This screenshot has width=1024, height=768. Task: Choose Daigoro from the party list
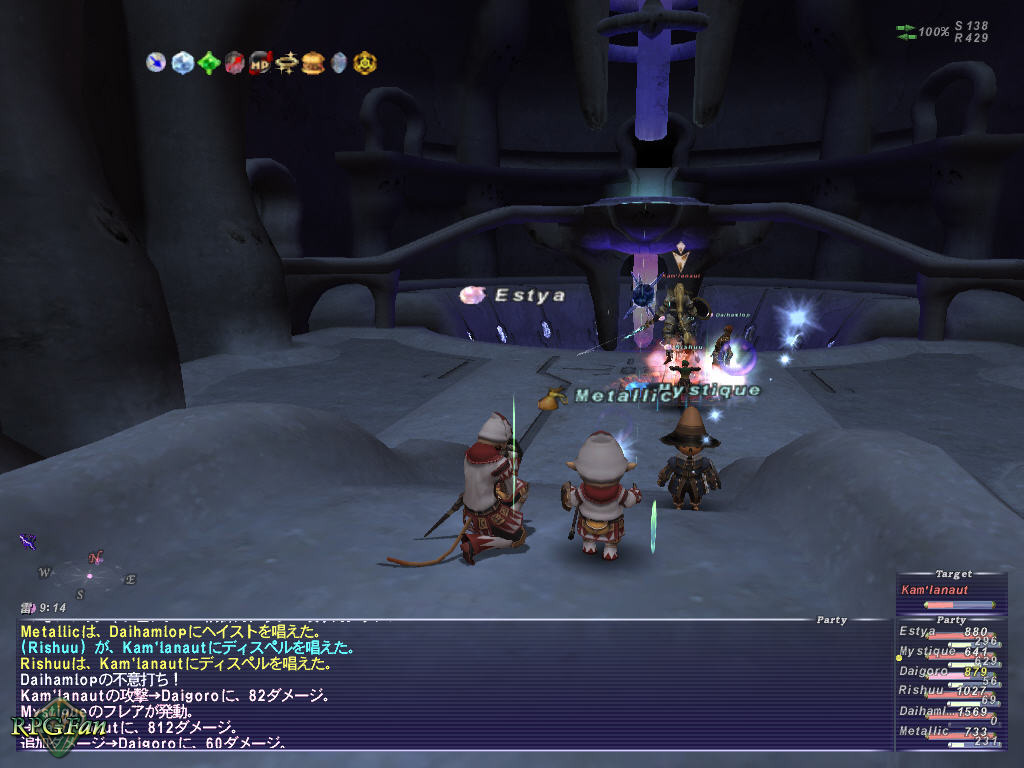[946, 672]
